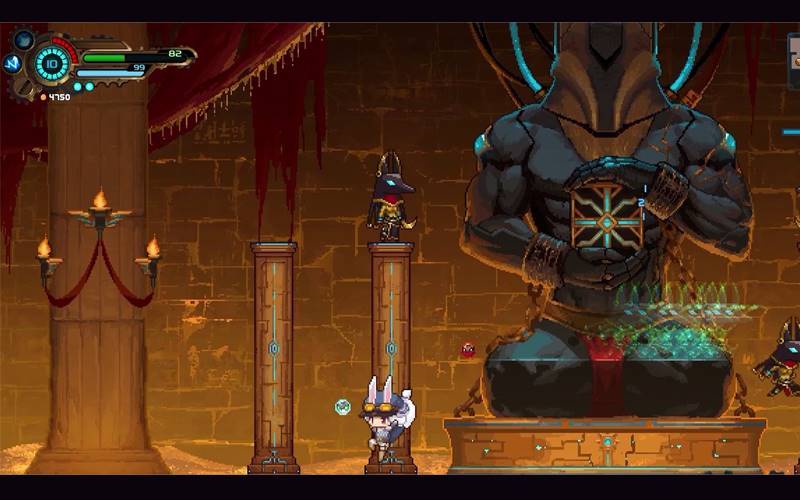Click the circular level 10 gauge
The width and height of the screenshot is (800, 500).
pos(50,65)
